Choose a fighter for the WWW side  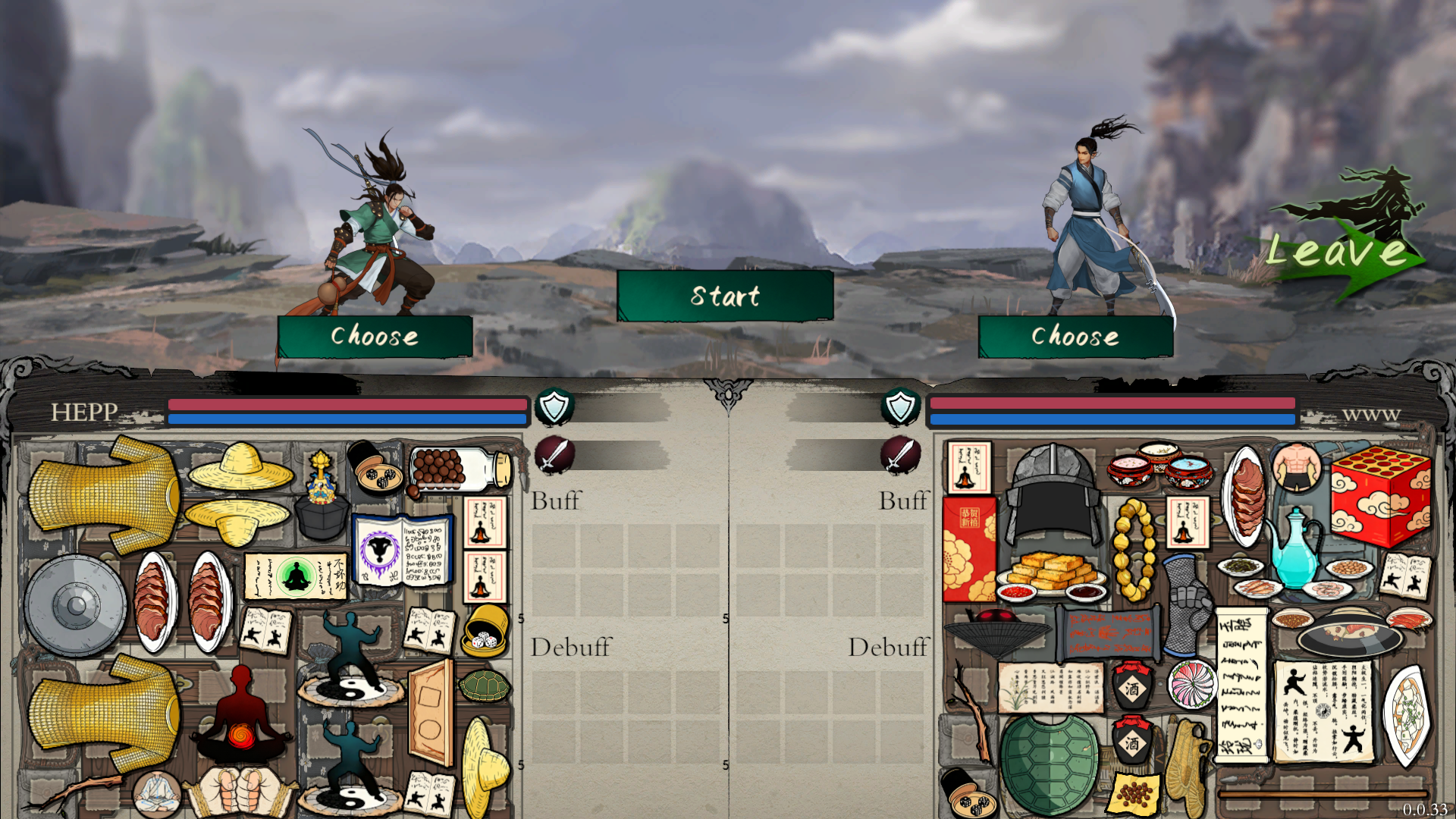point(1075,336)
